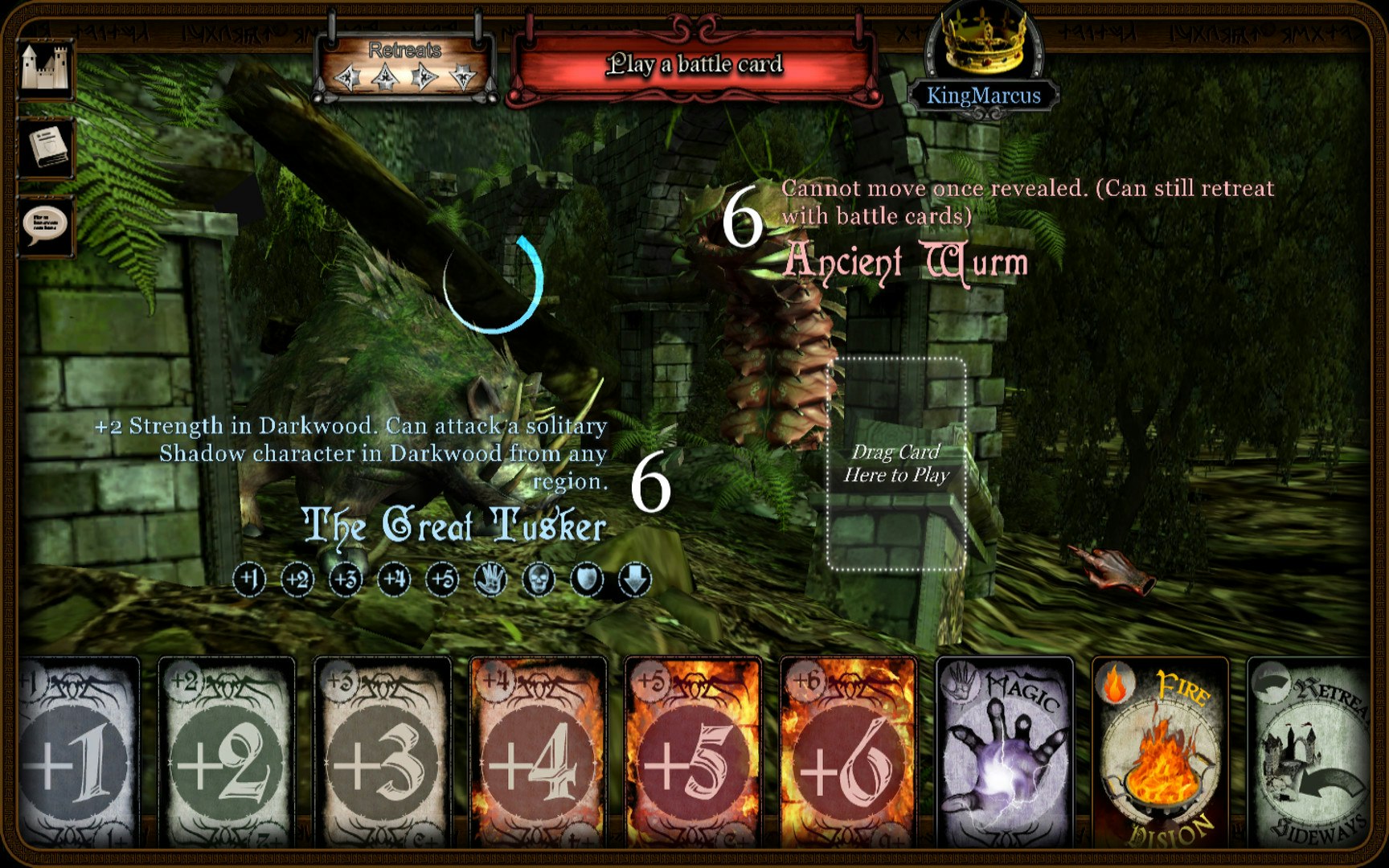This screenshot has height=868, width=1389.
Task: Select the Magic hand card
Action: [1004, 754]
